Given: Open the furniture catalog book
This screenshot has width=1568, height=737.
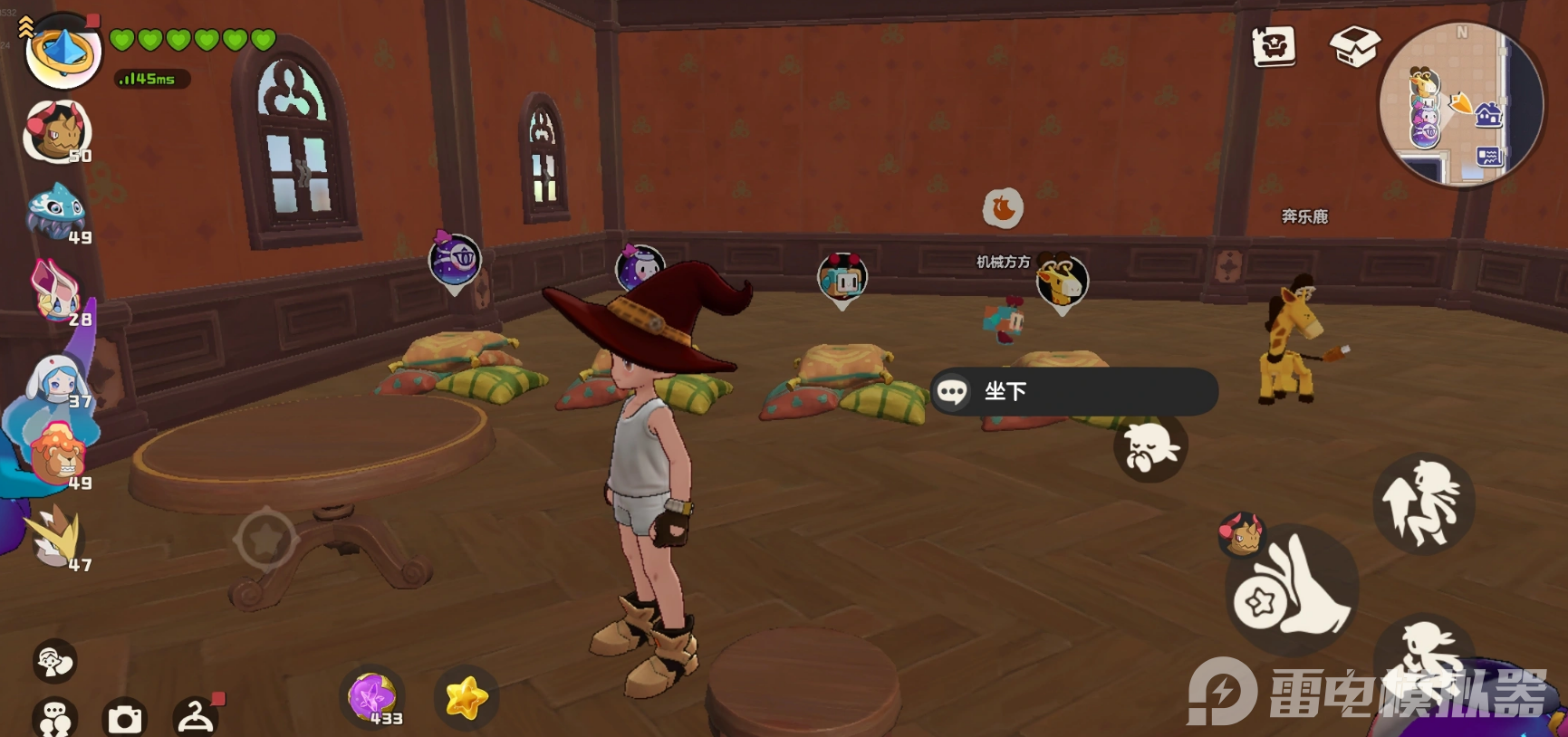Looking at the screenshot, I should point(1273,45).
